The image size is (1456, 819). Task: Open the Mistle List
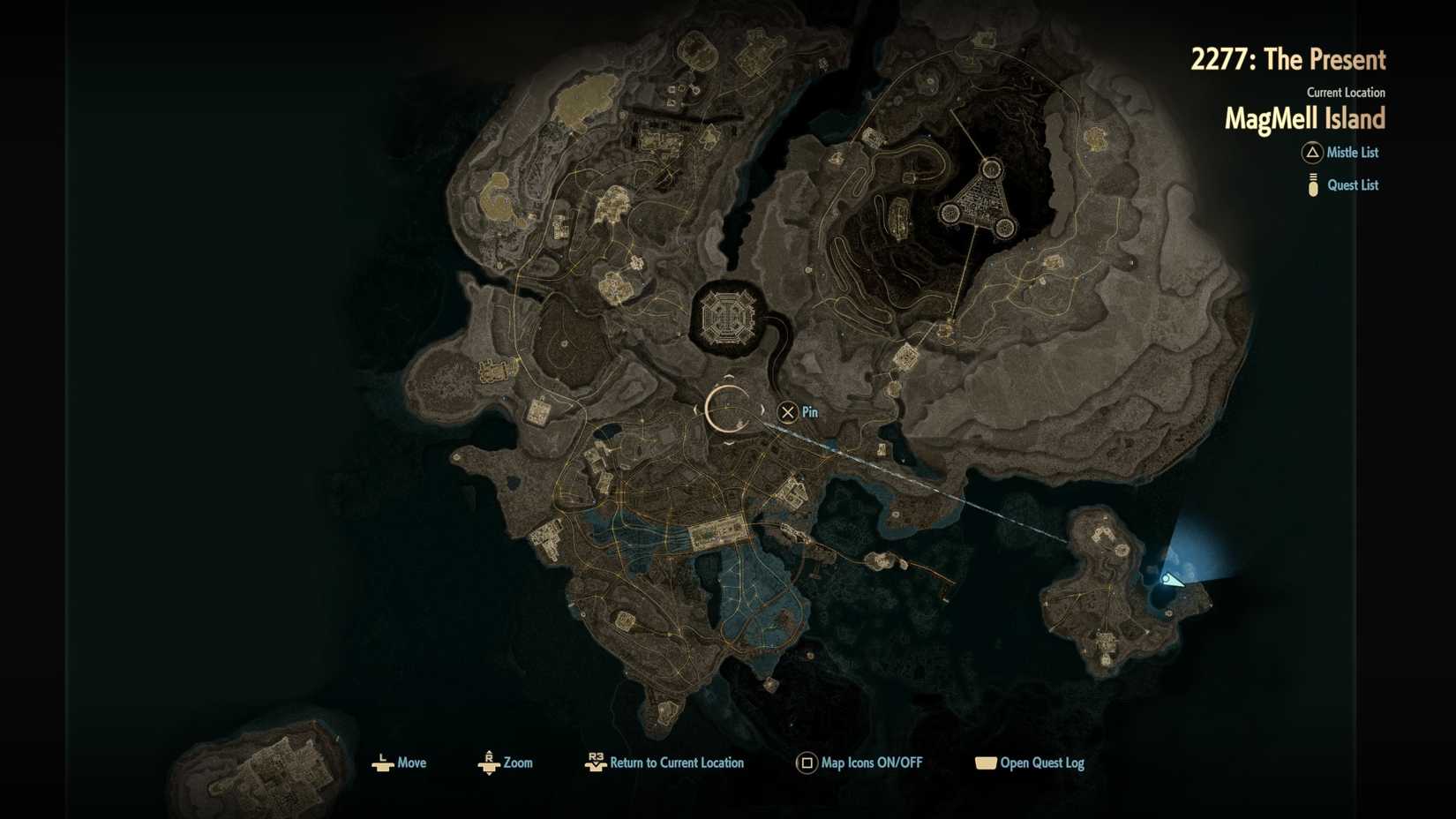[x=1352, y=152]
